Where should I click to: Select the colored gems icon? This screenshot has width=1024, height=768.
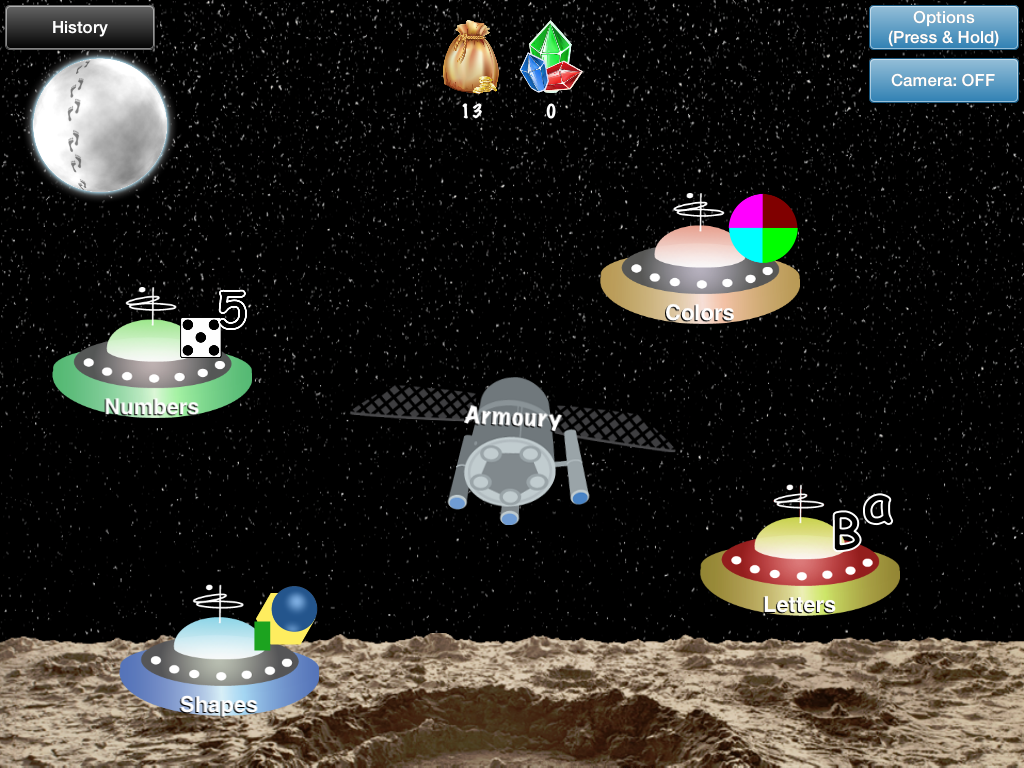pyautogui.click(x=550, y=60)
